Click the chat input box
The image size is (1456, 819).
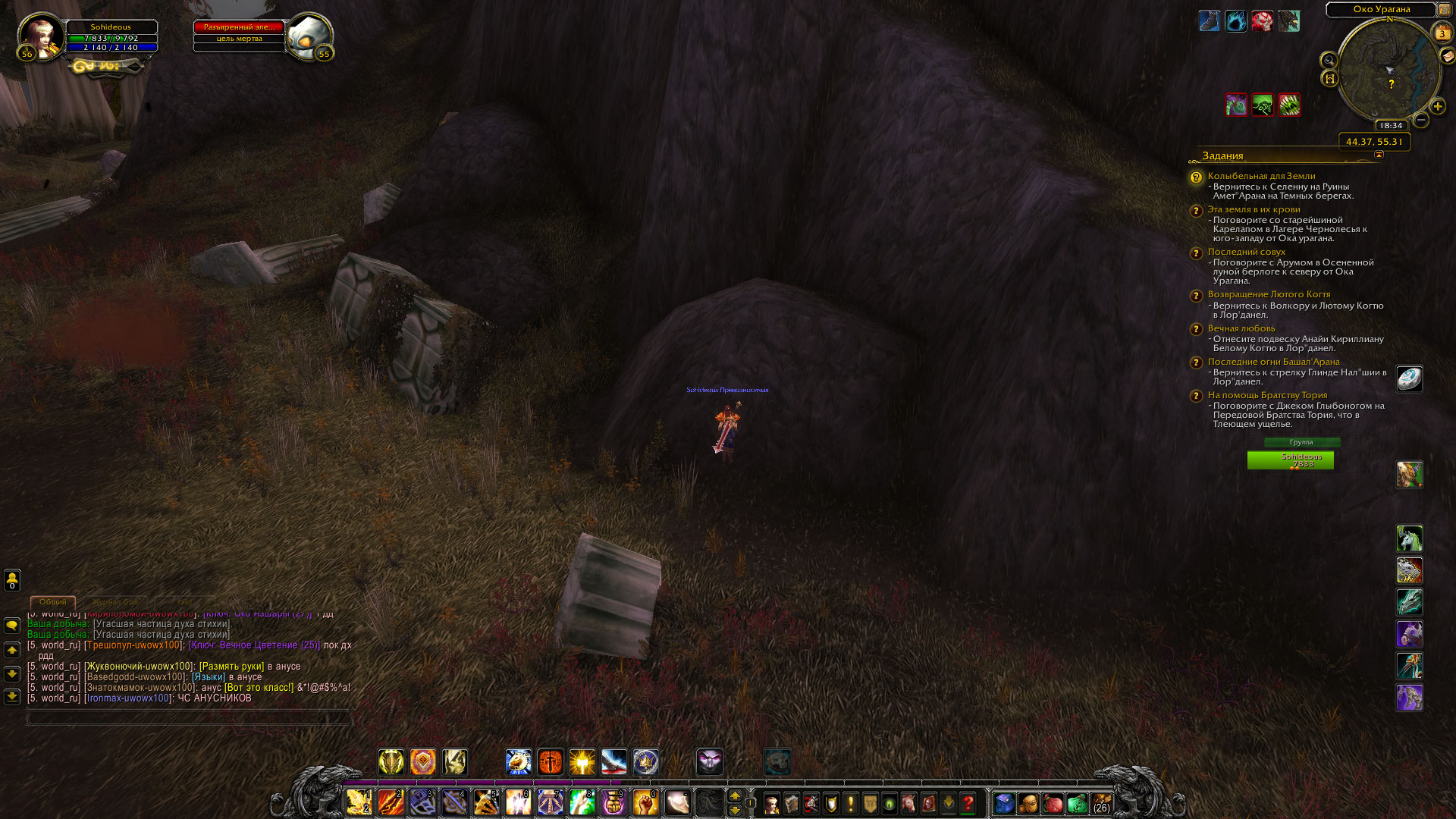pos(190,717)
